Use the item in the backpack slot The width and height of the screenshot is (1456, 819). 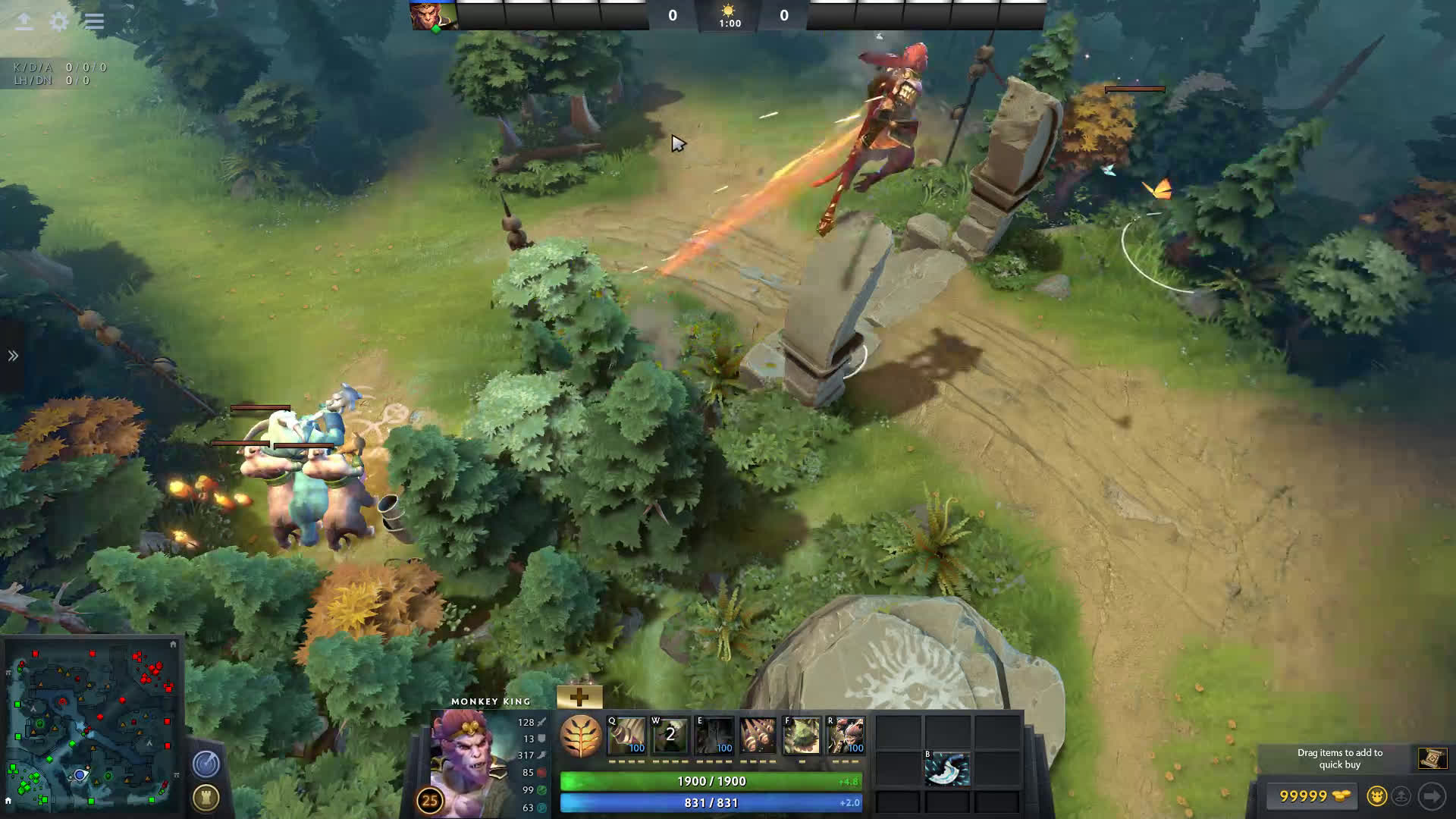click(946, 770)
